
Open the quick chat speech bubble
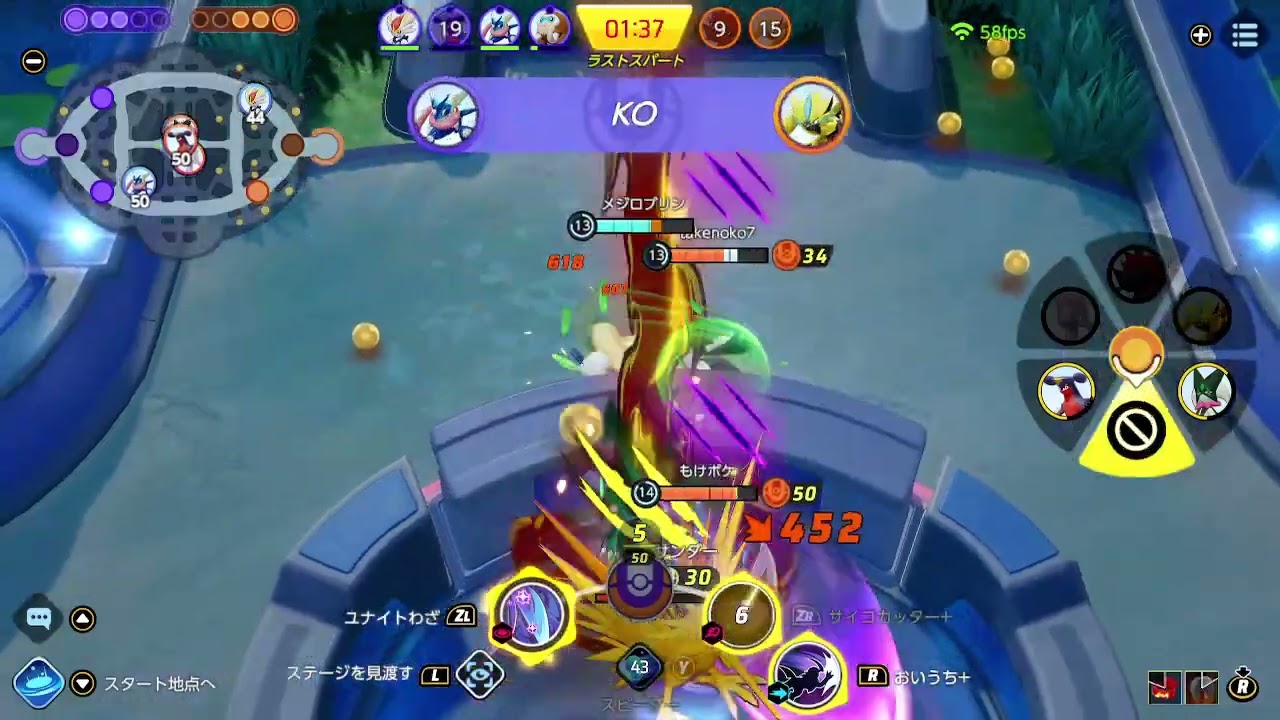point(39,618)
